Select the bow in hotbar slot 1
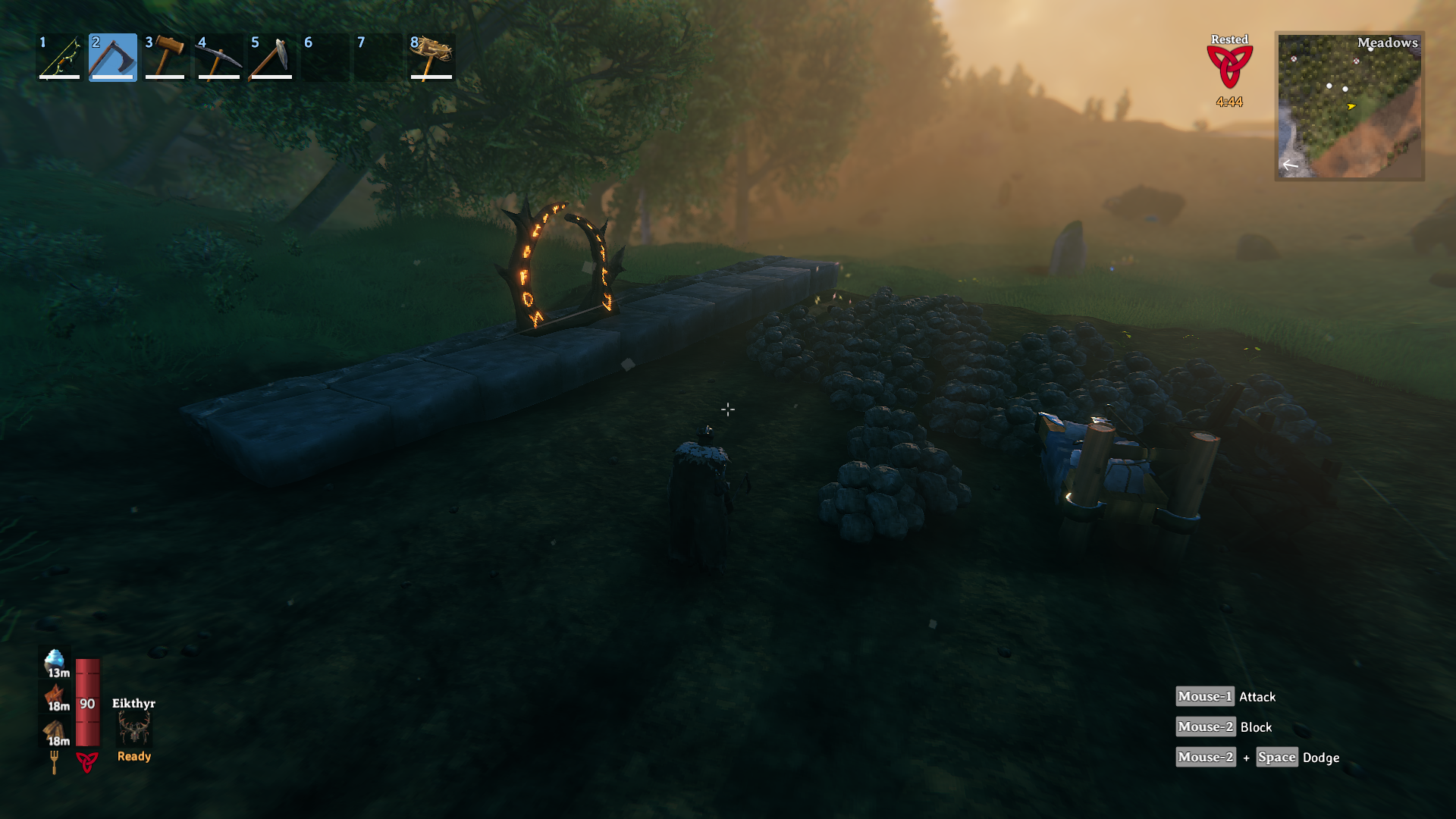 click(60, 57)
